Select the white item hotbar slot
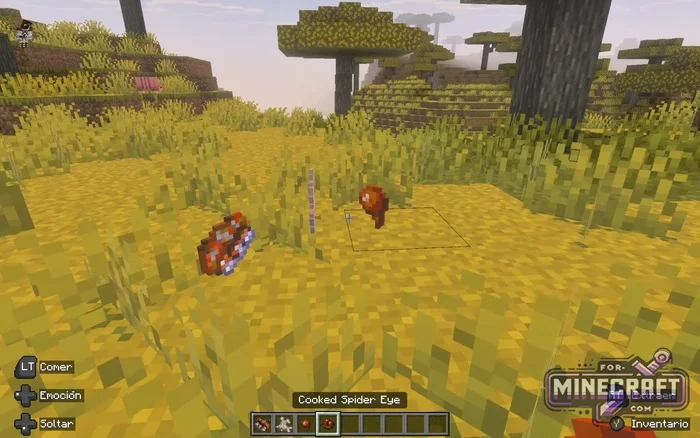 click(283, 424)
